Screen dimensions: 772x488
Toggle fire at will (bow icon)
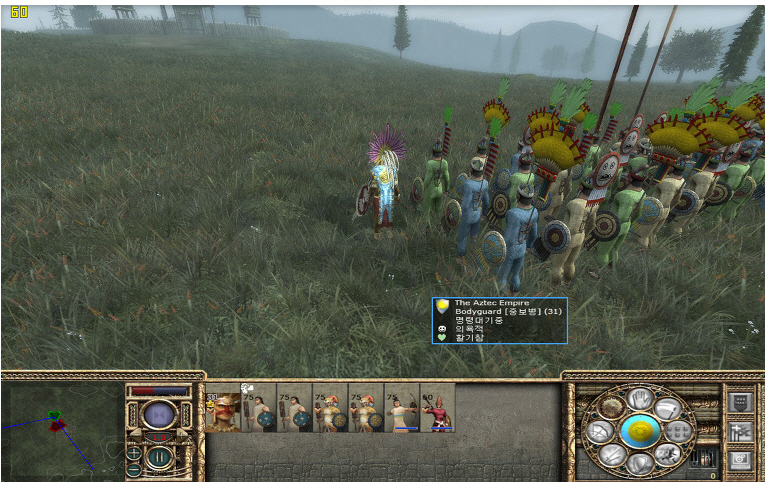[598, 432]
